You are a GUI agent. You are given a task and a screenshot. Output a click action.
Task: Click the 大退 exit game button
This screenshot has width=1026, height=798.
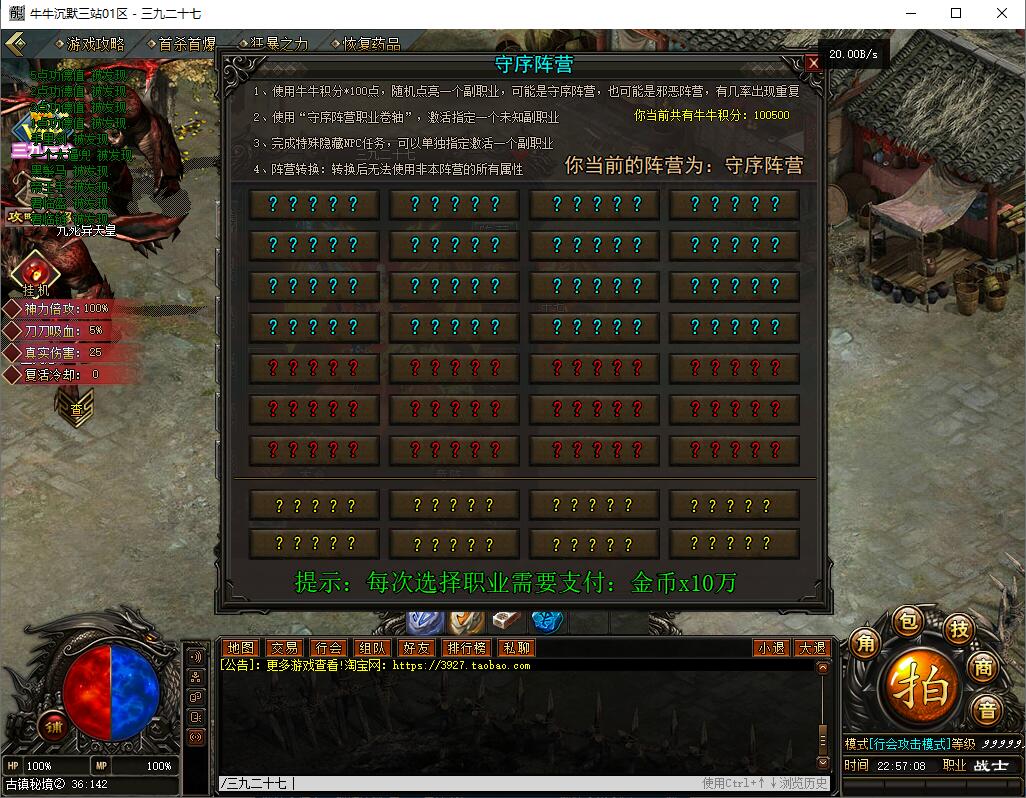[811, 648]
